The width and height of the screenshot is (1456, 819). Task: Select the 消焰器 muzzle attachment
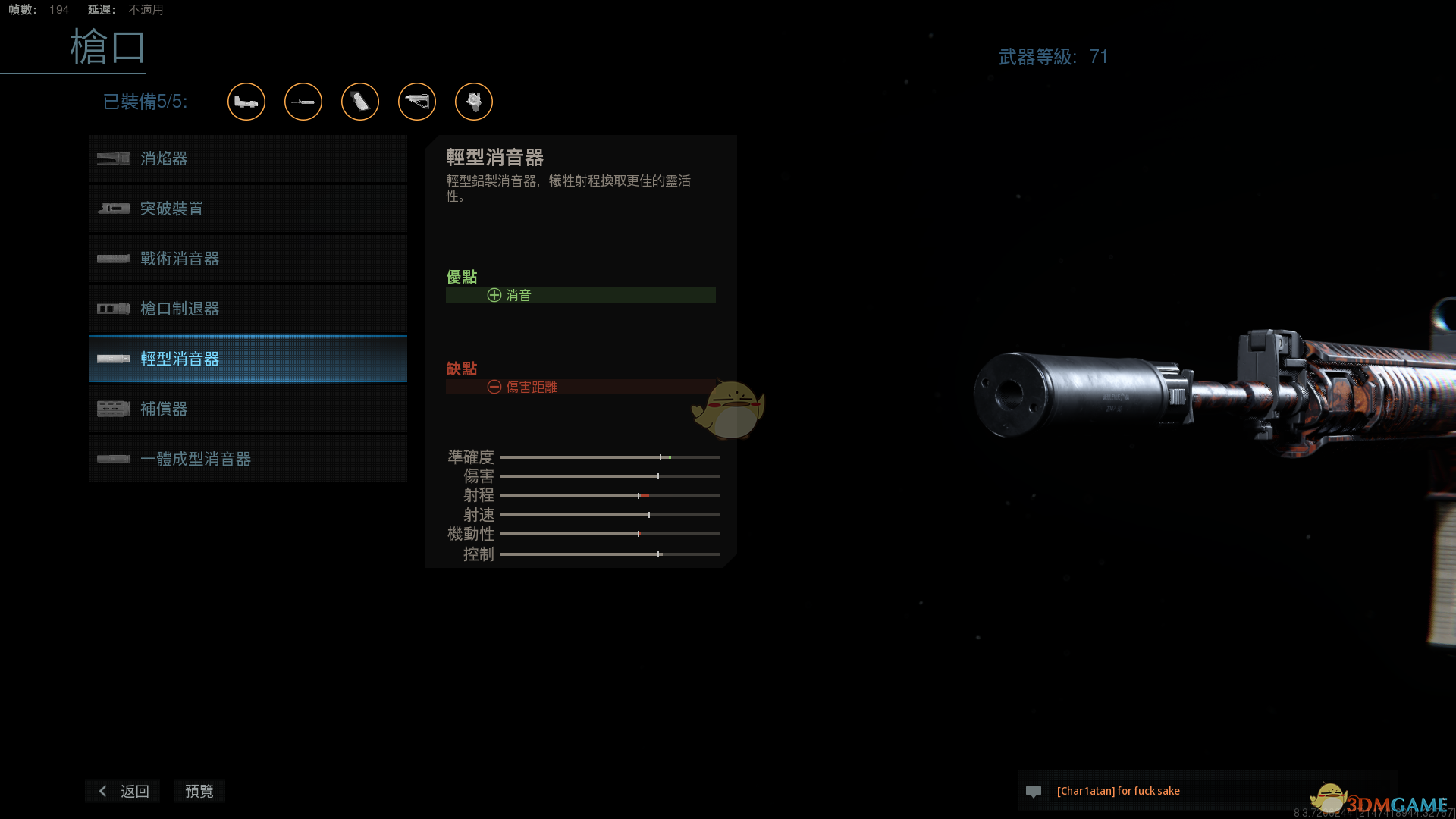[x=247, y=158]
